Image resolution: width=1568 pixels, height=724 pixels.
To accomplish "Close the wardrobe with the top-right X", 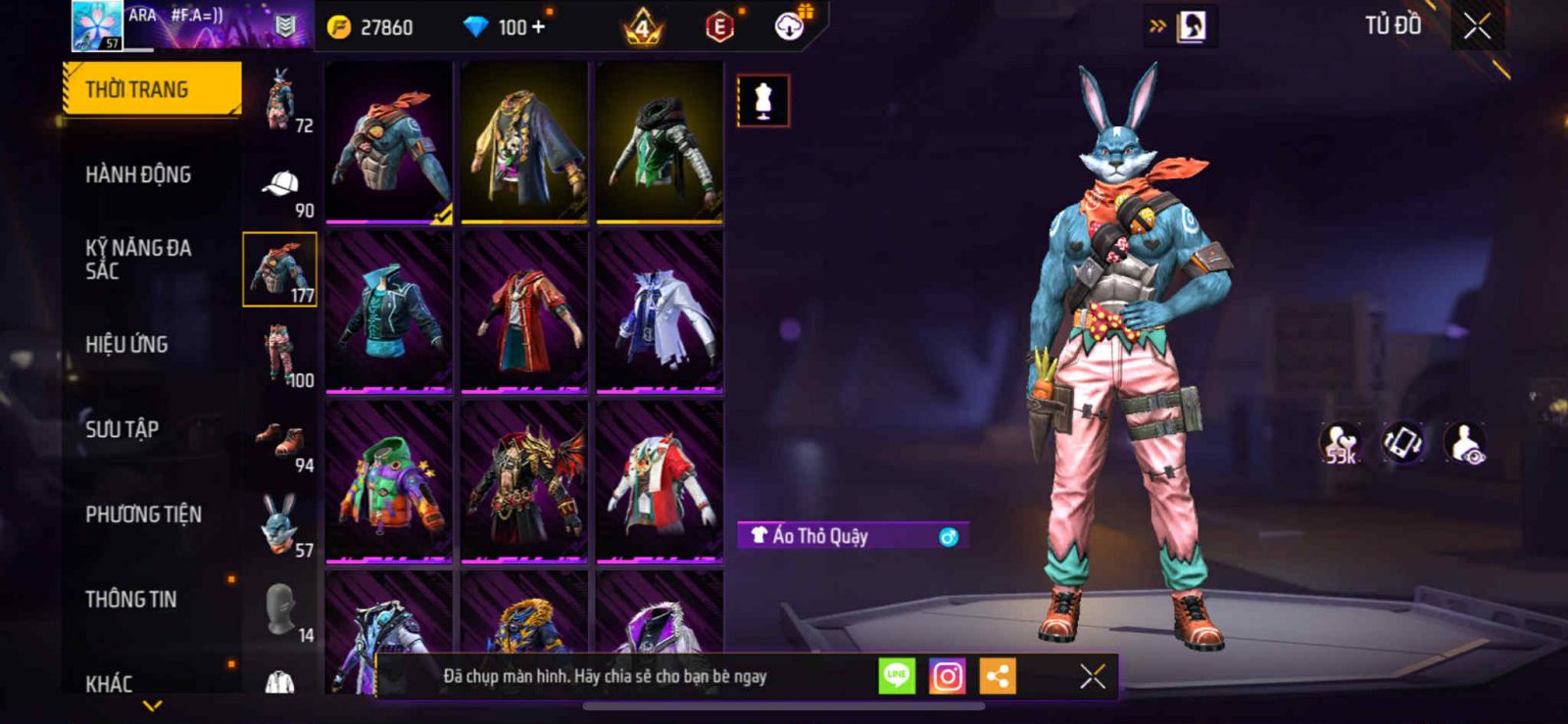I will 1477,26.
